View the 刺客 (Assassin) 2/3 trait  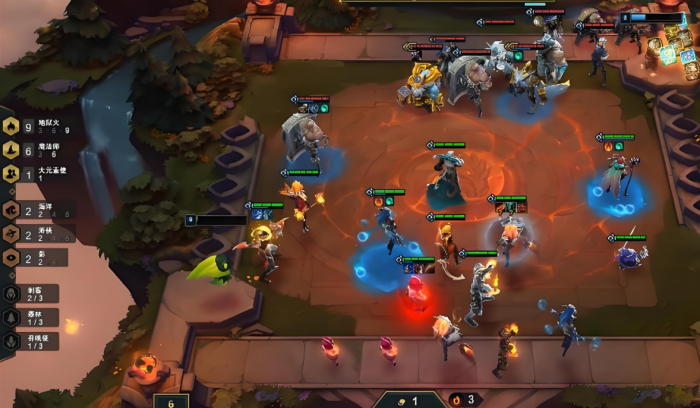click(x=30, y=294)
